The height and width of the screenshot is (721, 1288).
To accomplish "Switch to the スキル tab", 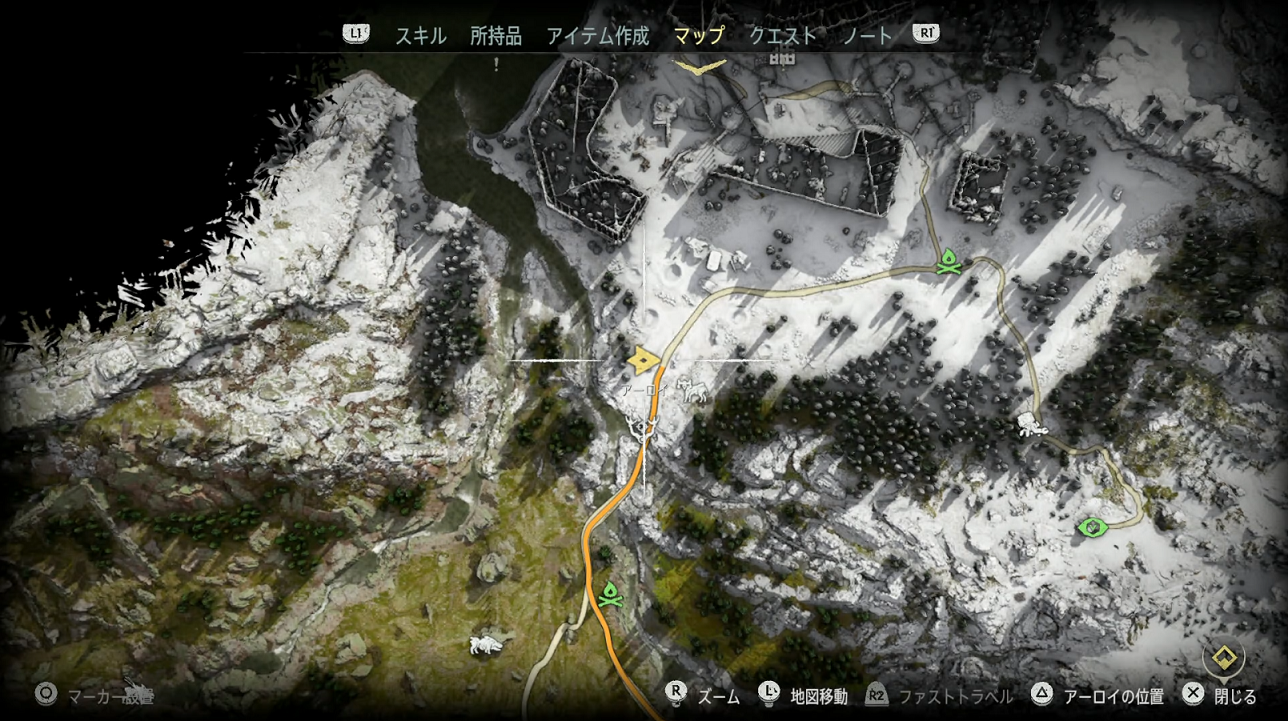I will [x=420, y=36].
